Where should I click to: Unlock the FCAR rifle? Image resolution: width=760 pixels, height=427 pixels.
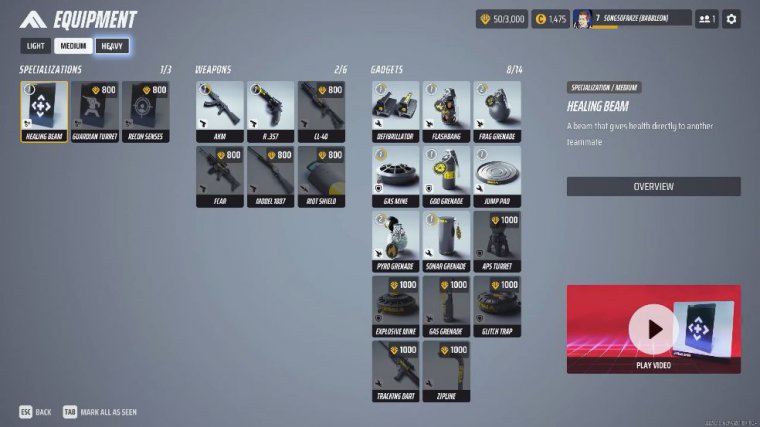[220, 176]
